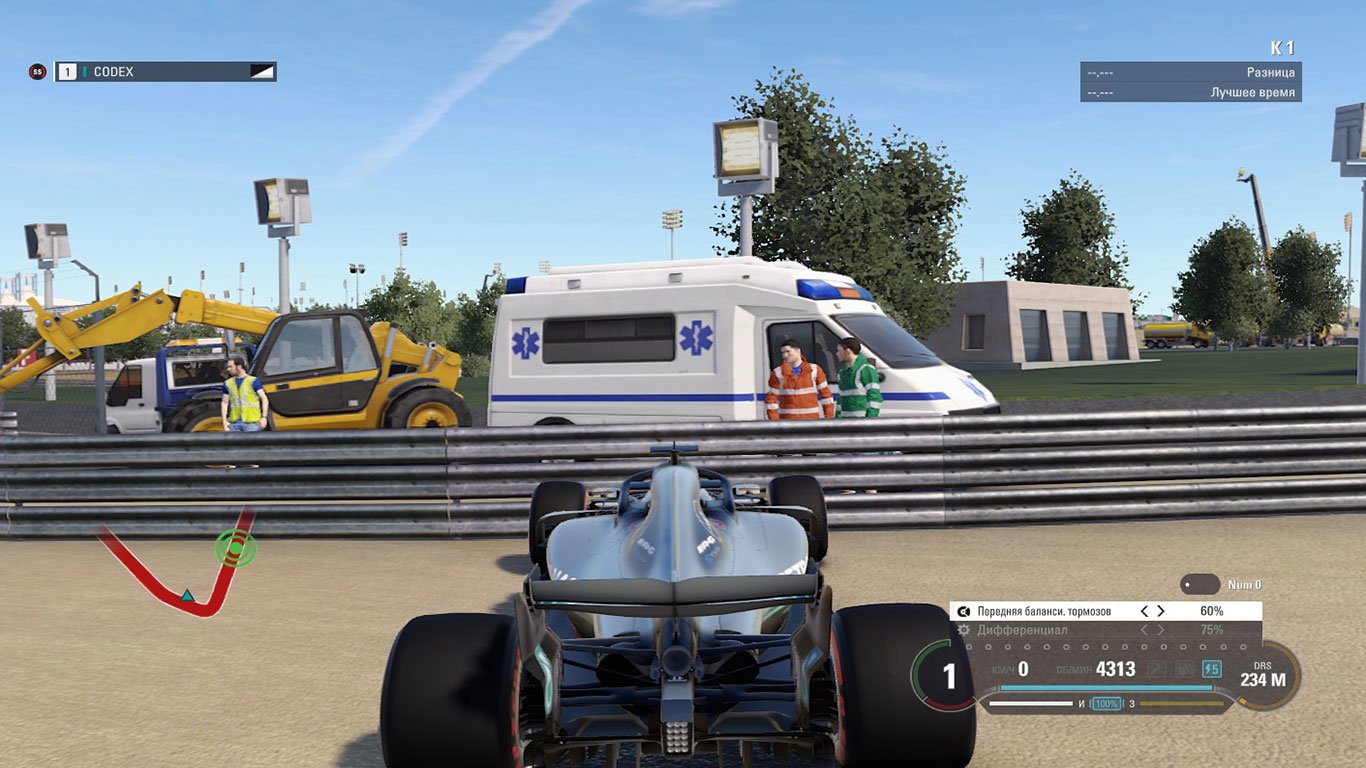Select the brake balance camera icon in MFD
This screenshot has height=768, width=1366.
coord(964,609)
